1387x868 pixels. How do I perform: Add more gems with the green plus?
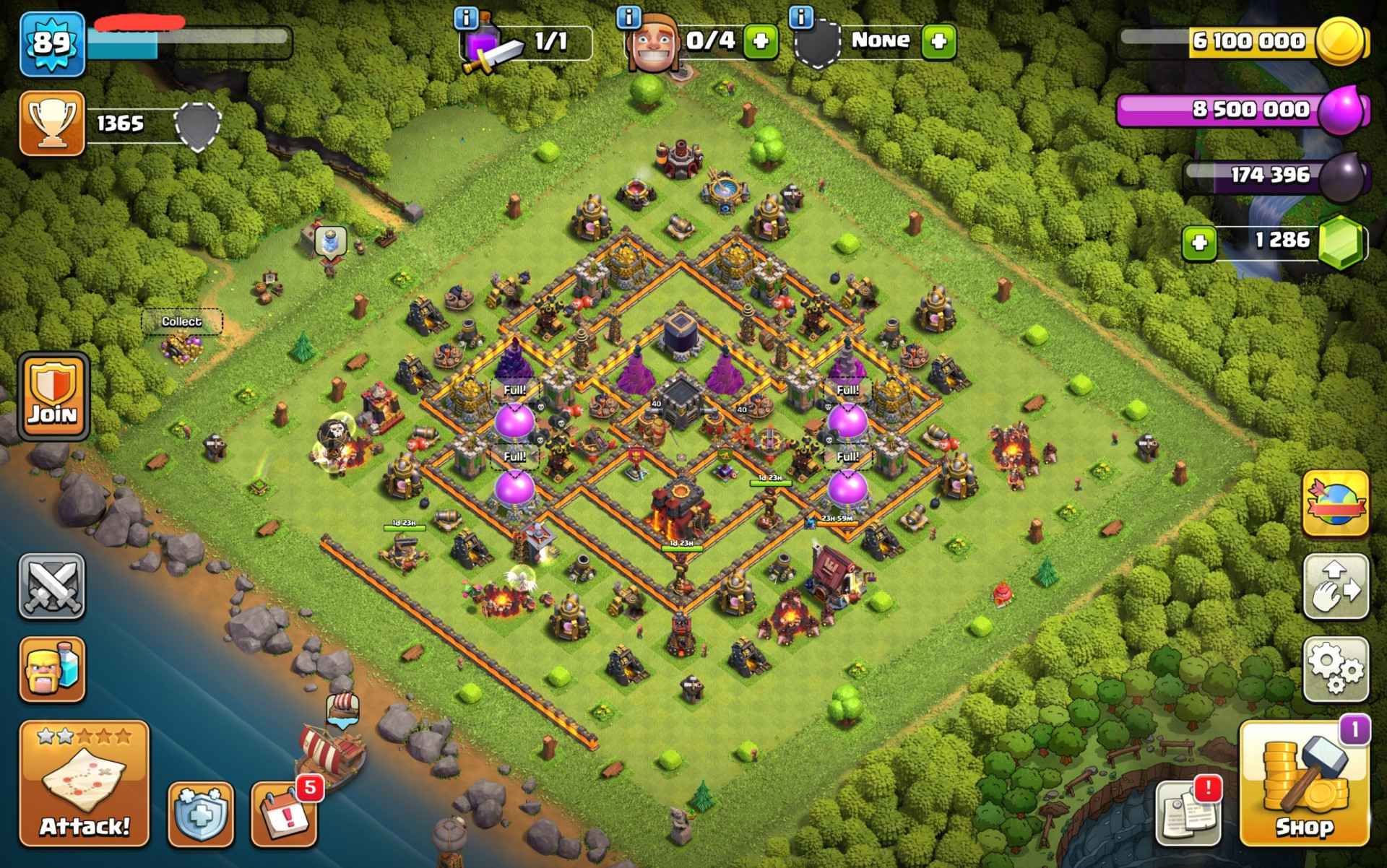pos(1200,243)
